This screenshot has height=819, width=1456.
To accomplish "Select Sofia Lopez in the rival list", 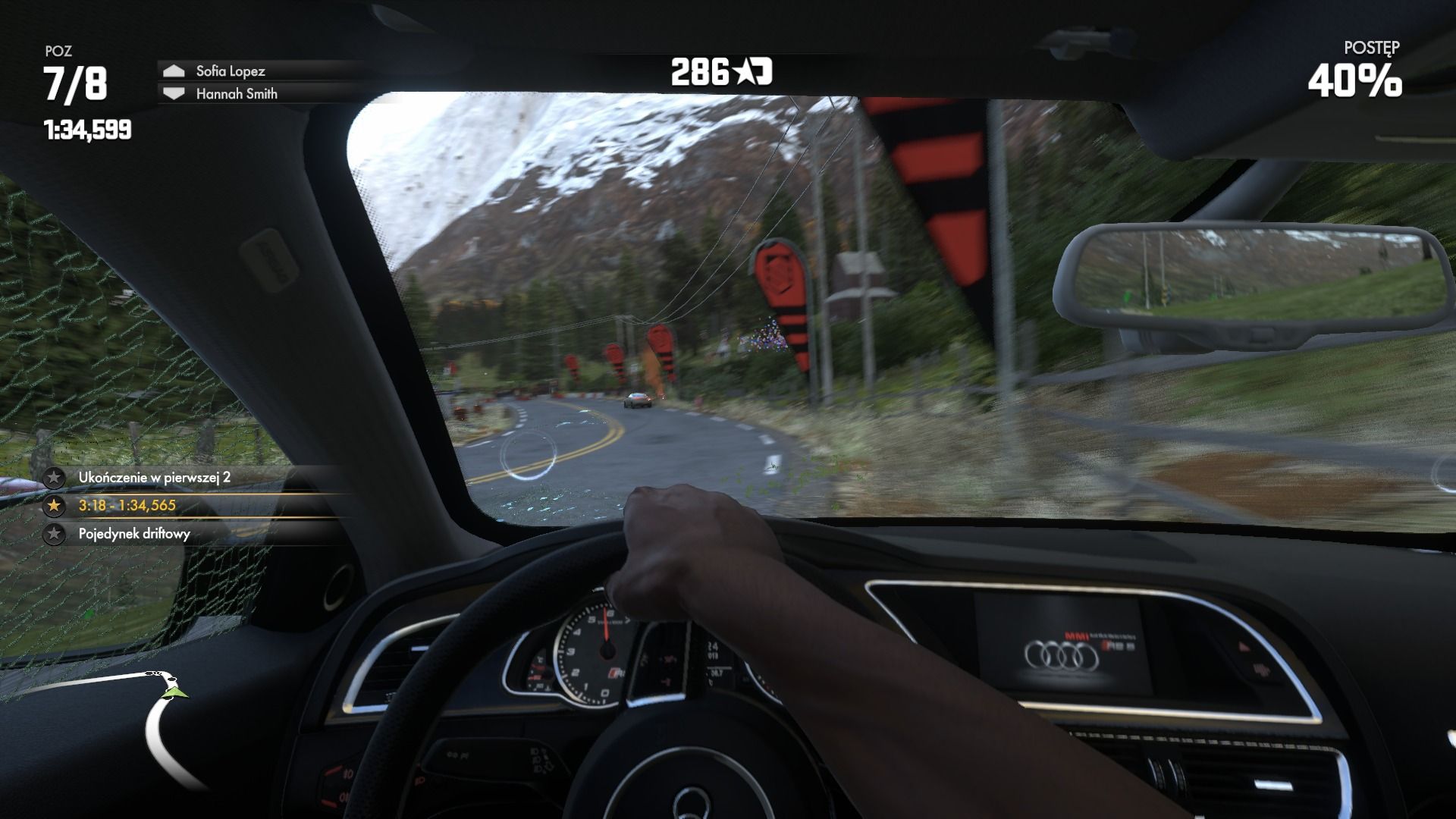I will click(x=230, y=71).
